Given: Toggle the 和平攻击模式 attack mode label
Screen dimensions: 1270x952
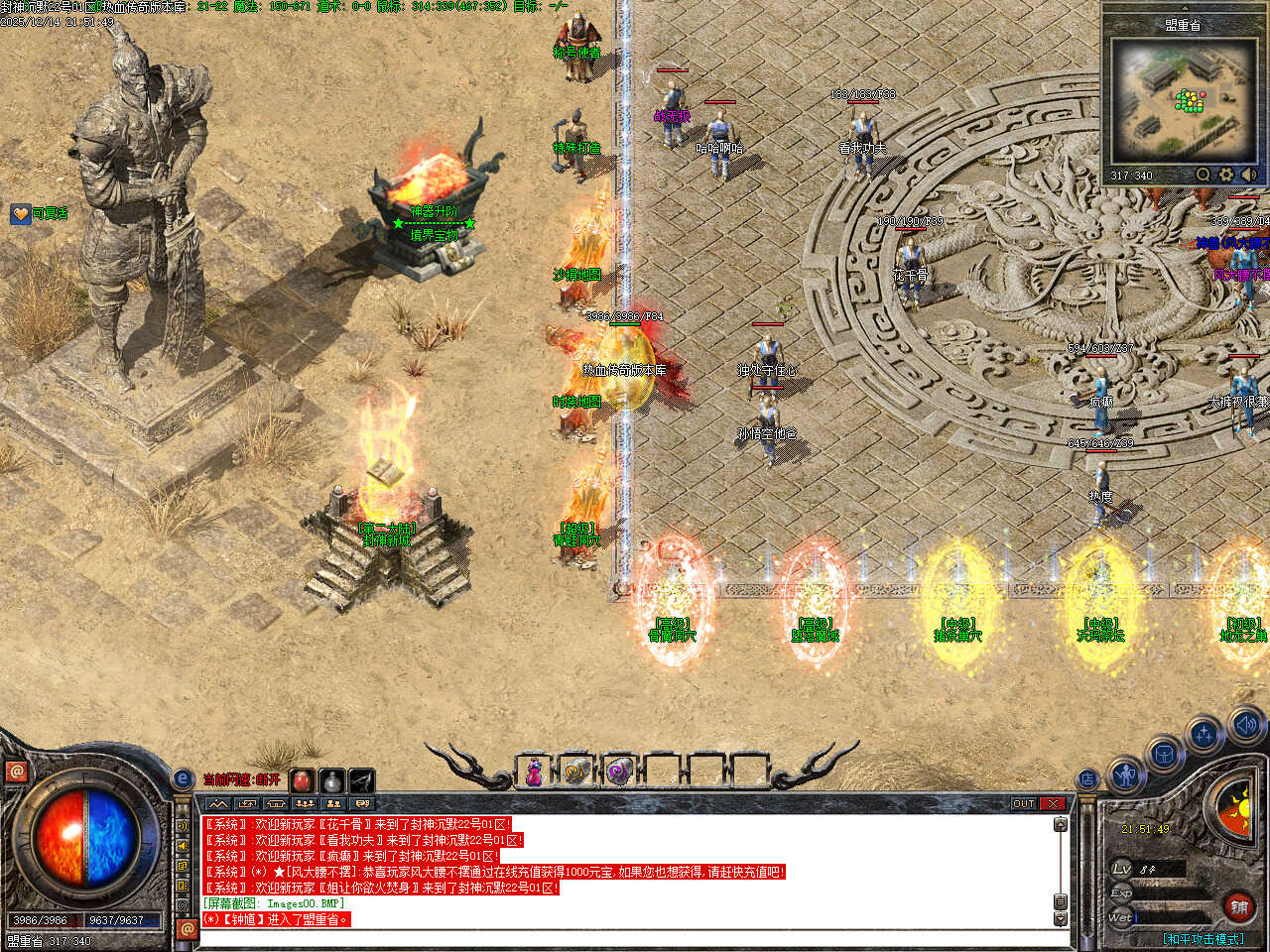Looking at the screenshot, I should coord(1204,938).
